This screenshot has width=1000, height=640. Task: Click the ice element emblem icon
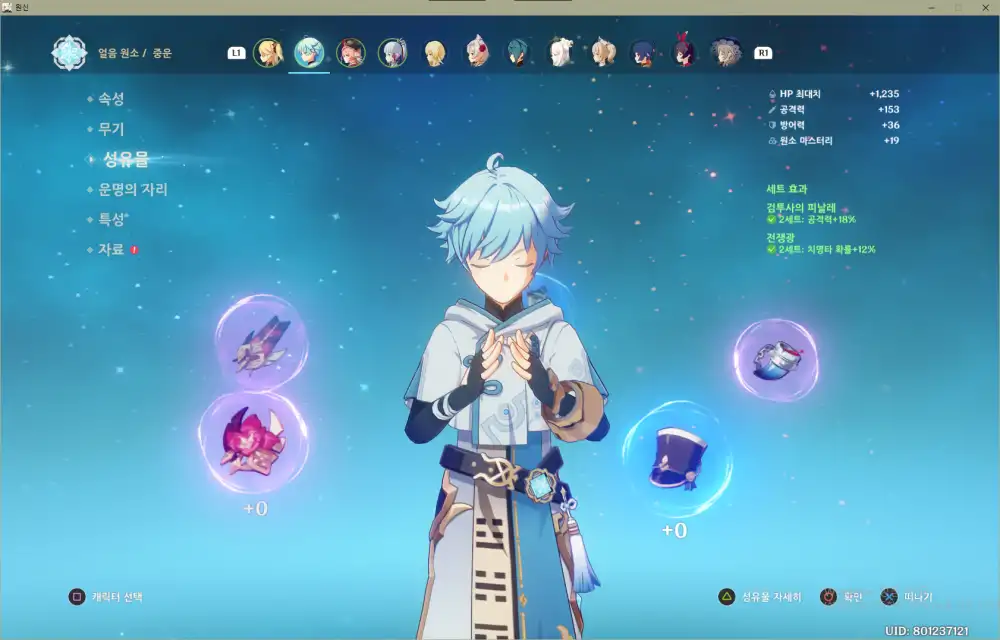click(x=70, y=53)
